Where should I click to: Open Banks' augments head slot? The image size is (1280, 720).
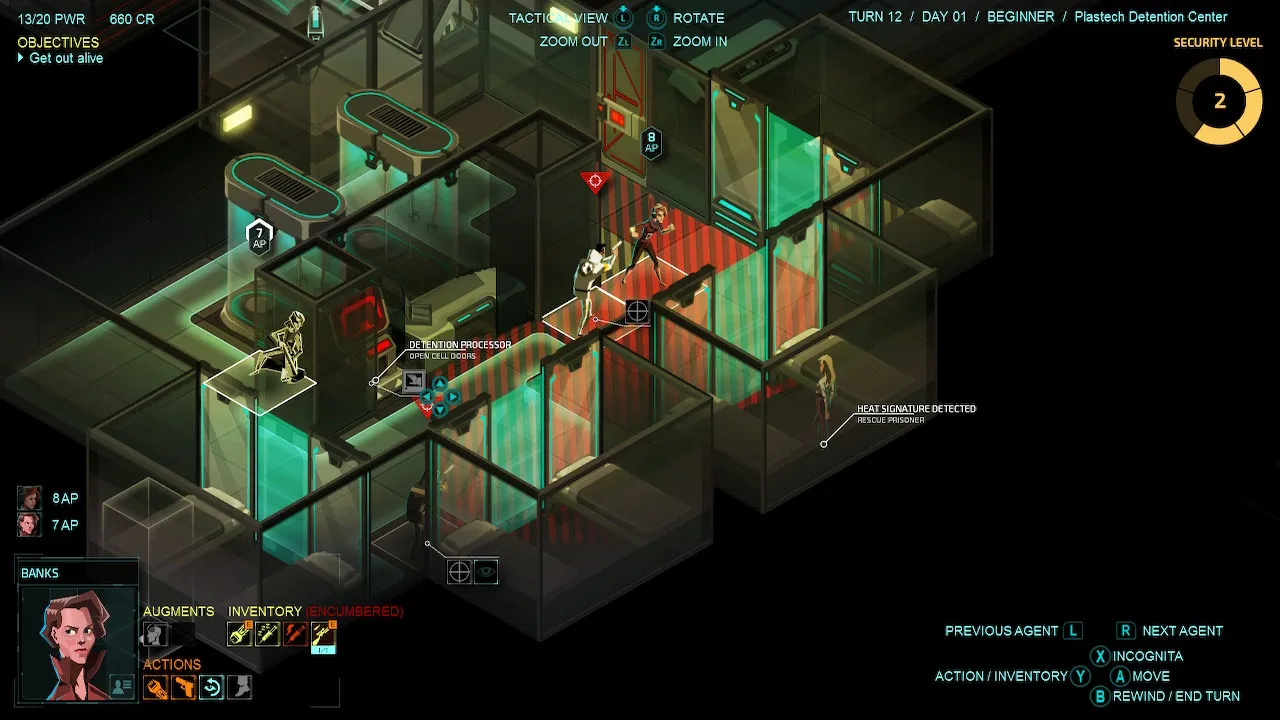pyautogui.click(x=153, y=633)
